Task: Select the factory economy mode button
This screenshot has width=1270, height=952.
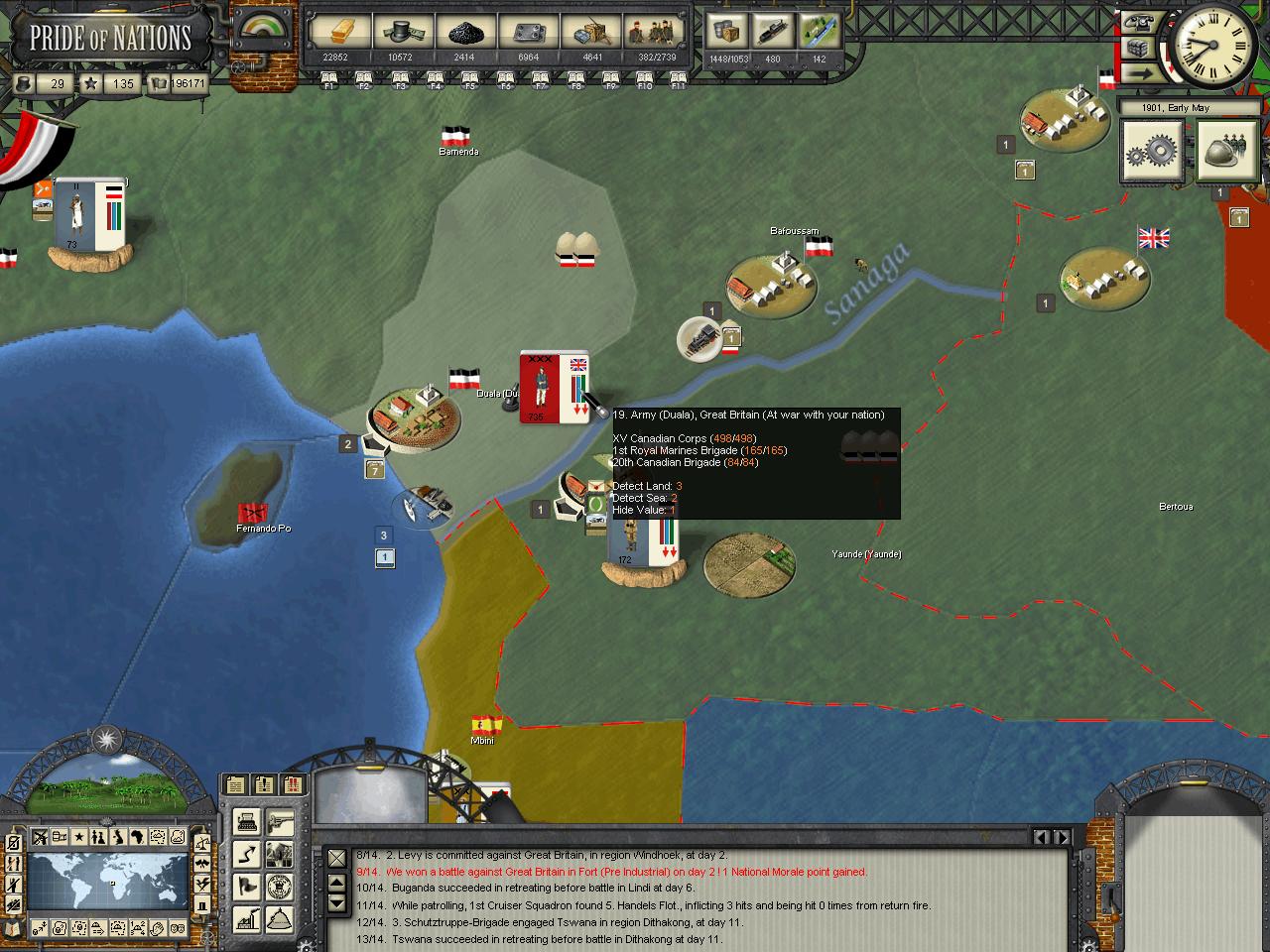Action: pyautogui.click(x=247, y=918)
